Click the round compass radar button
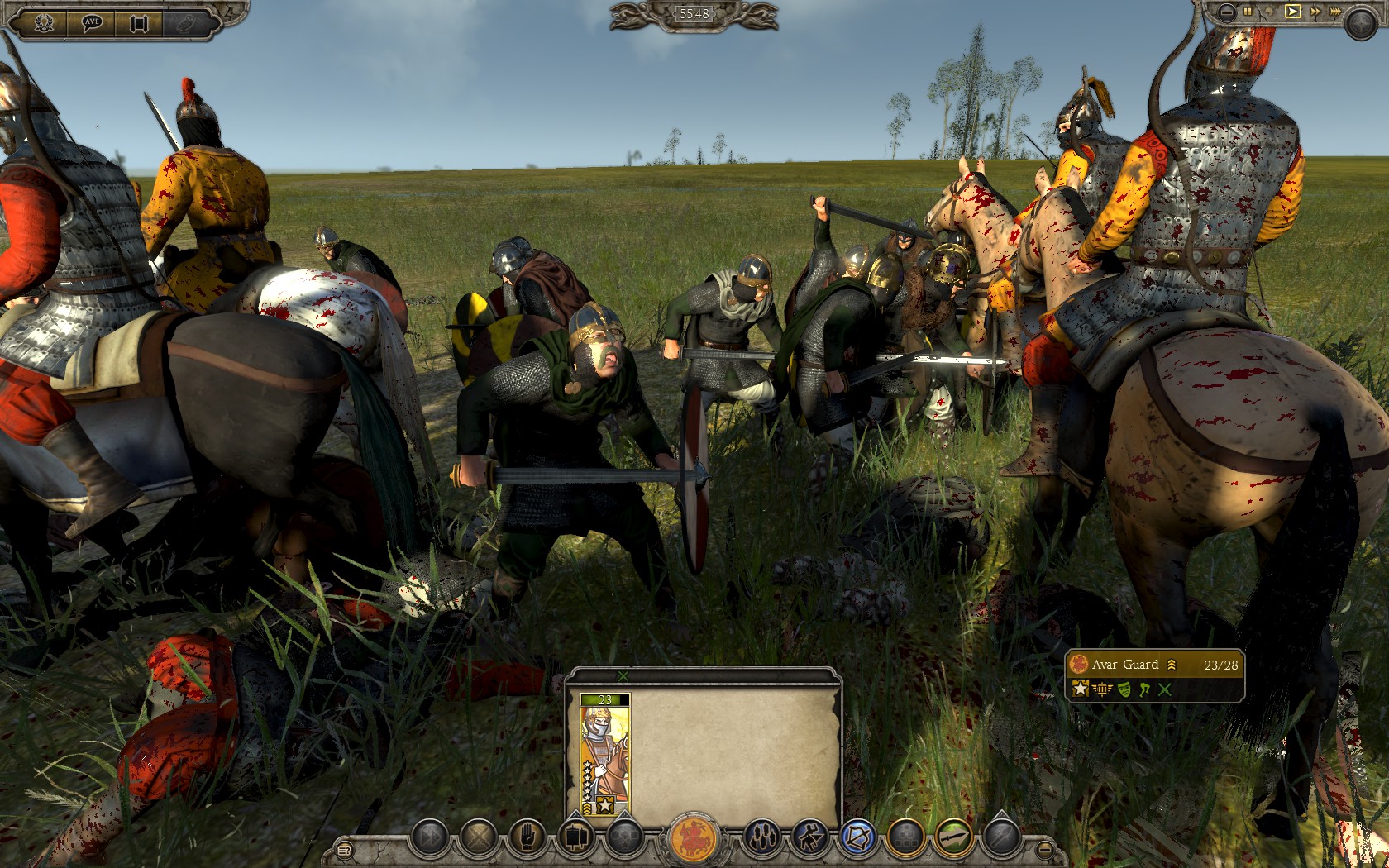 (x=1359, y=23)
